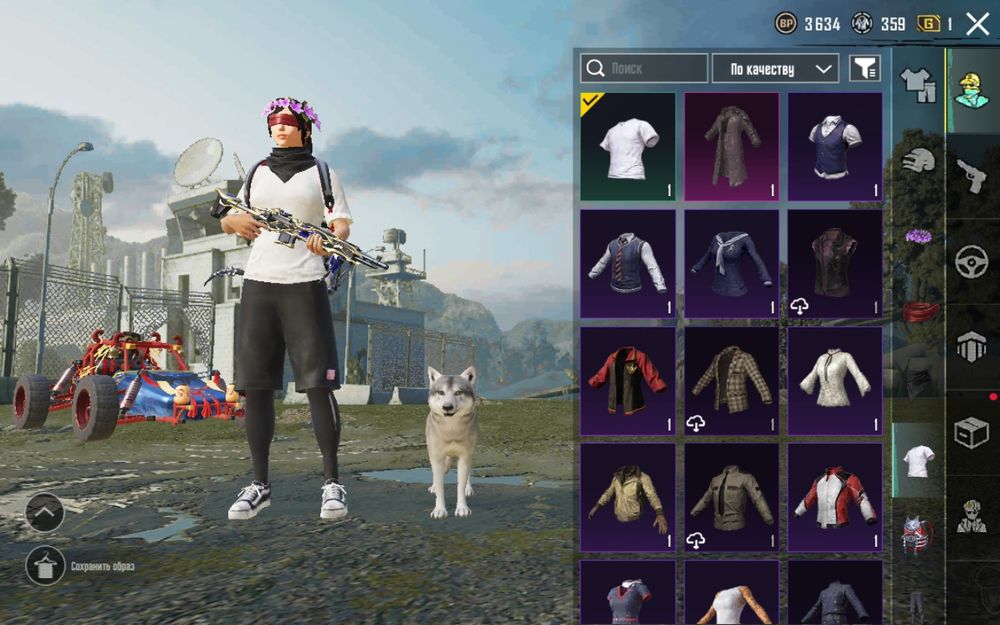Select the red blindfold equipment slot

(918, 311)
